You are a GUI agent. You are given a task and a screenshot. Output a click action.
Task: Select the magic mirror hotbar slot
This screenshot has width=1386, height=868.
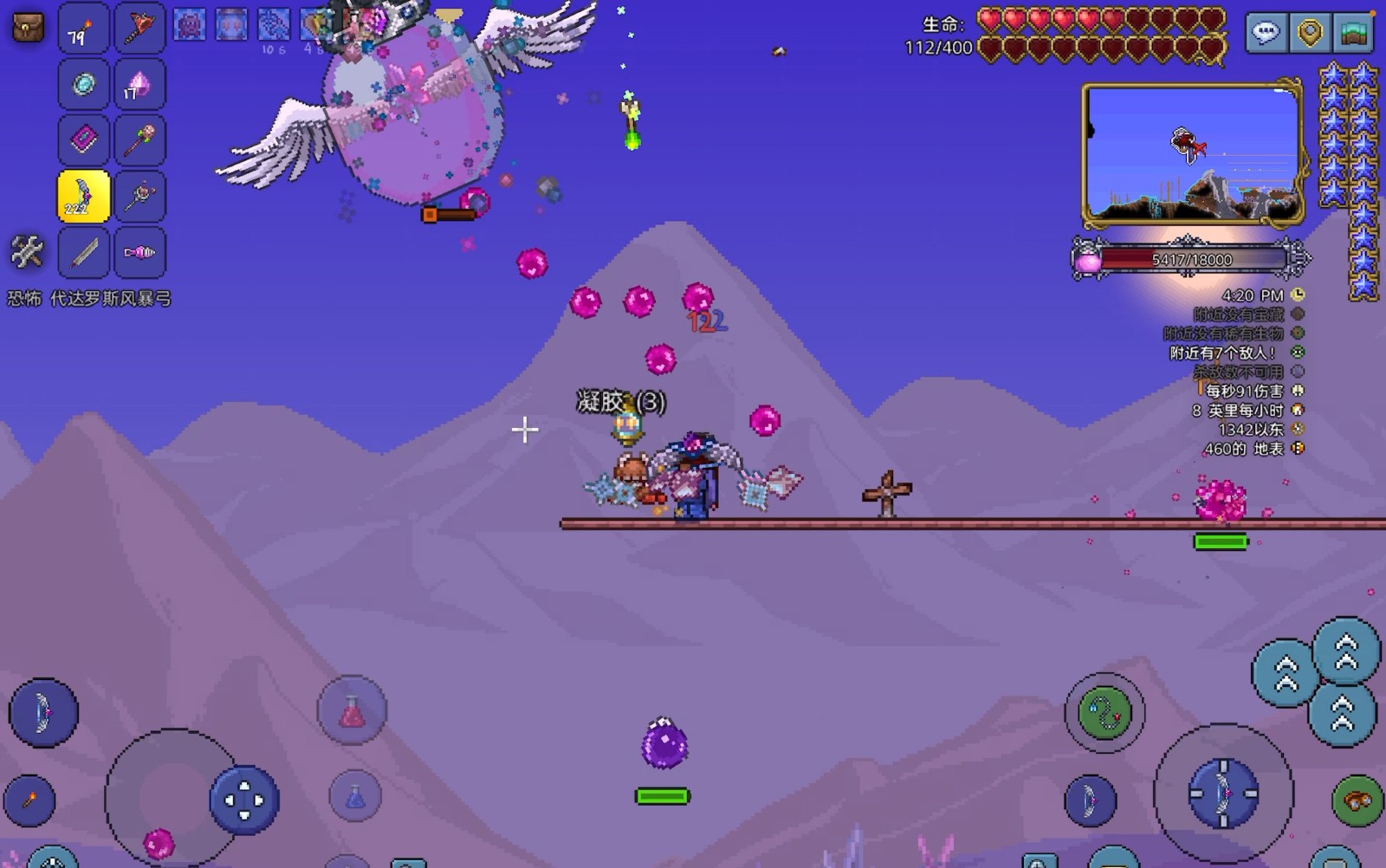83,84
